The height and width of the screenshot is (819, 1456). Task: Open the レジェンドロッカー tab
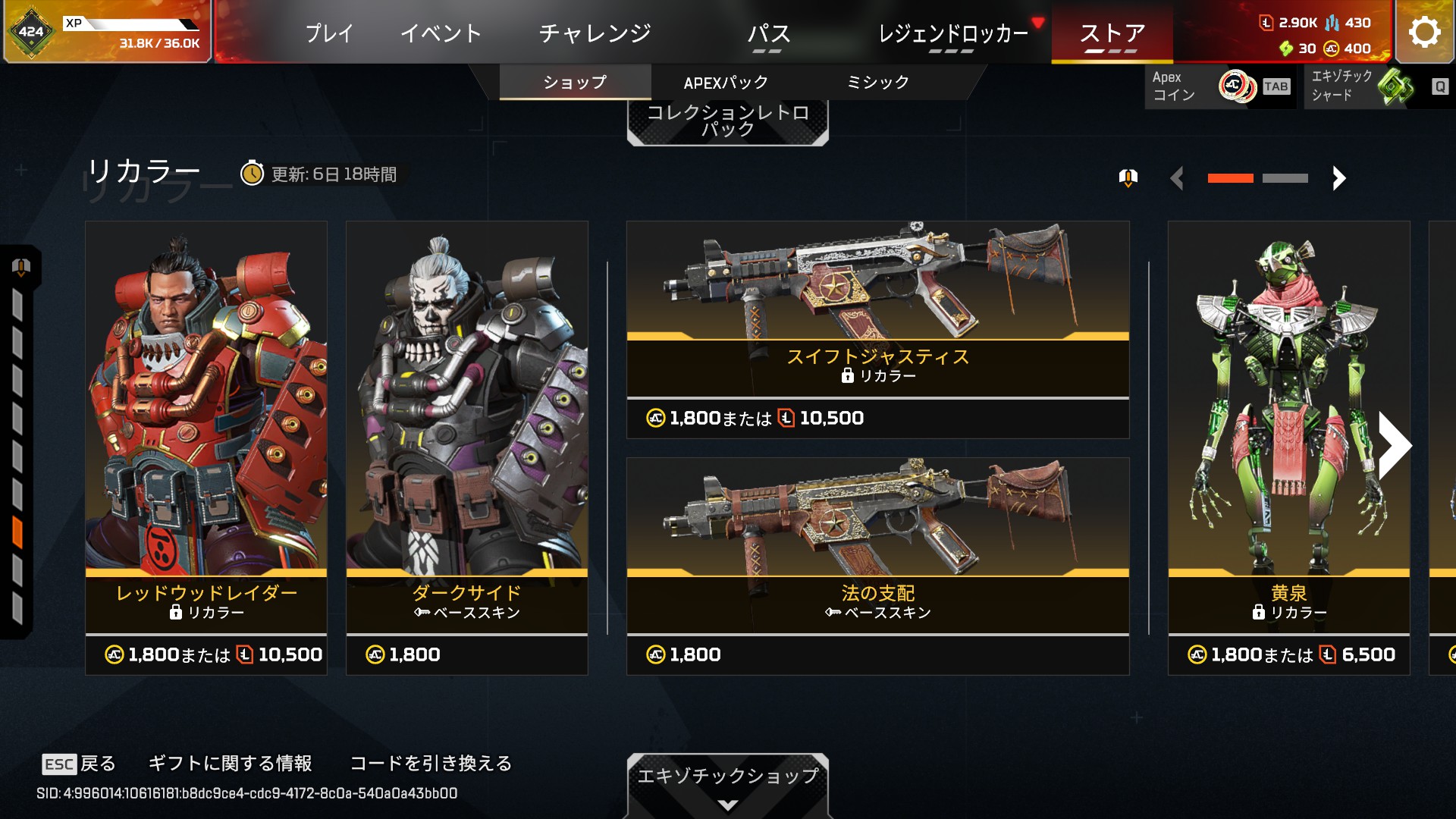(952, 33)
